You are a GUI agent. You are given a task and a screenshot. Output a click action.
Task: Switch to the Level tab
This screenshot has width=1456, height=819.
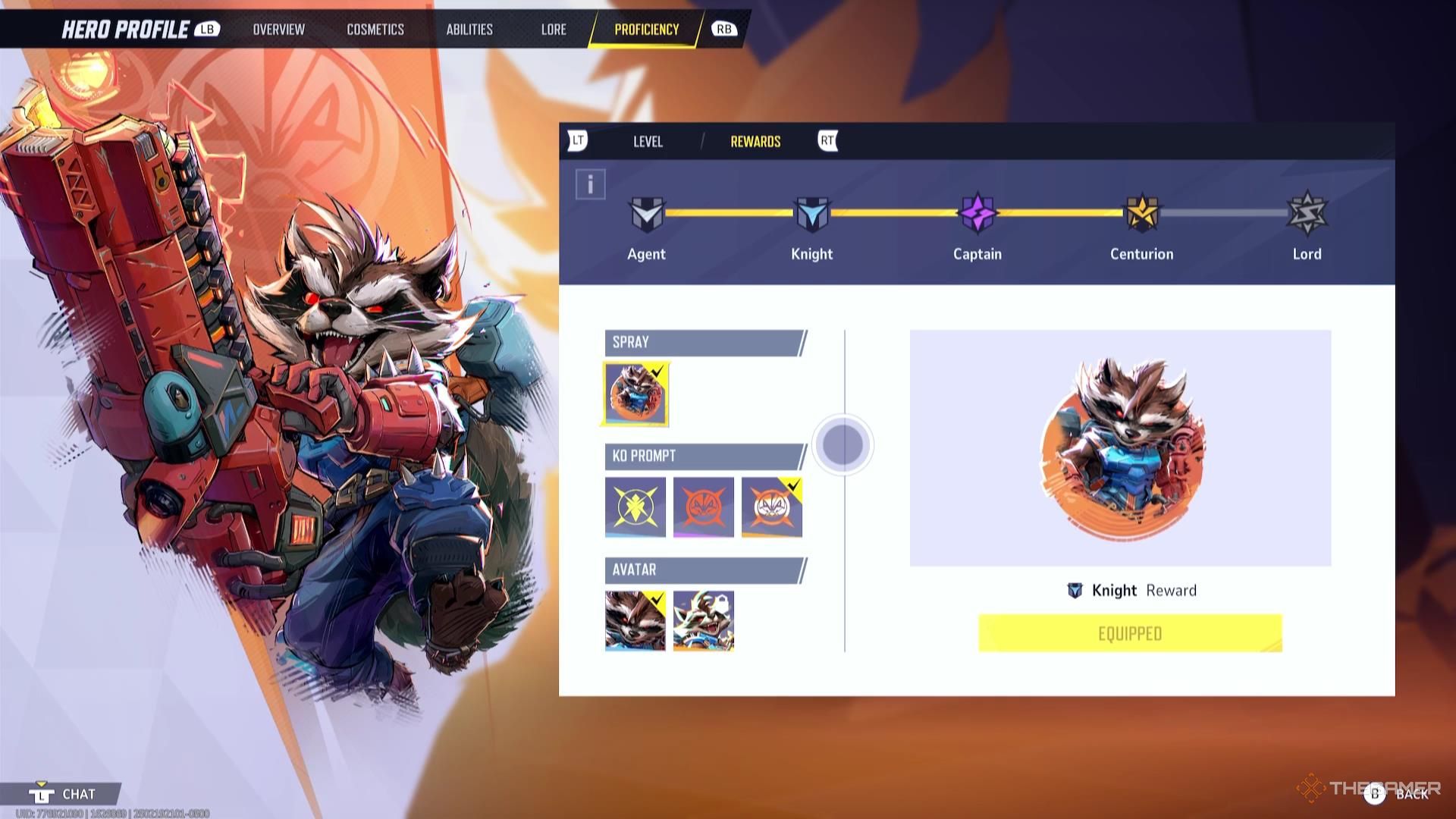pos(648,141)
